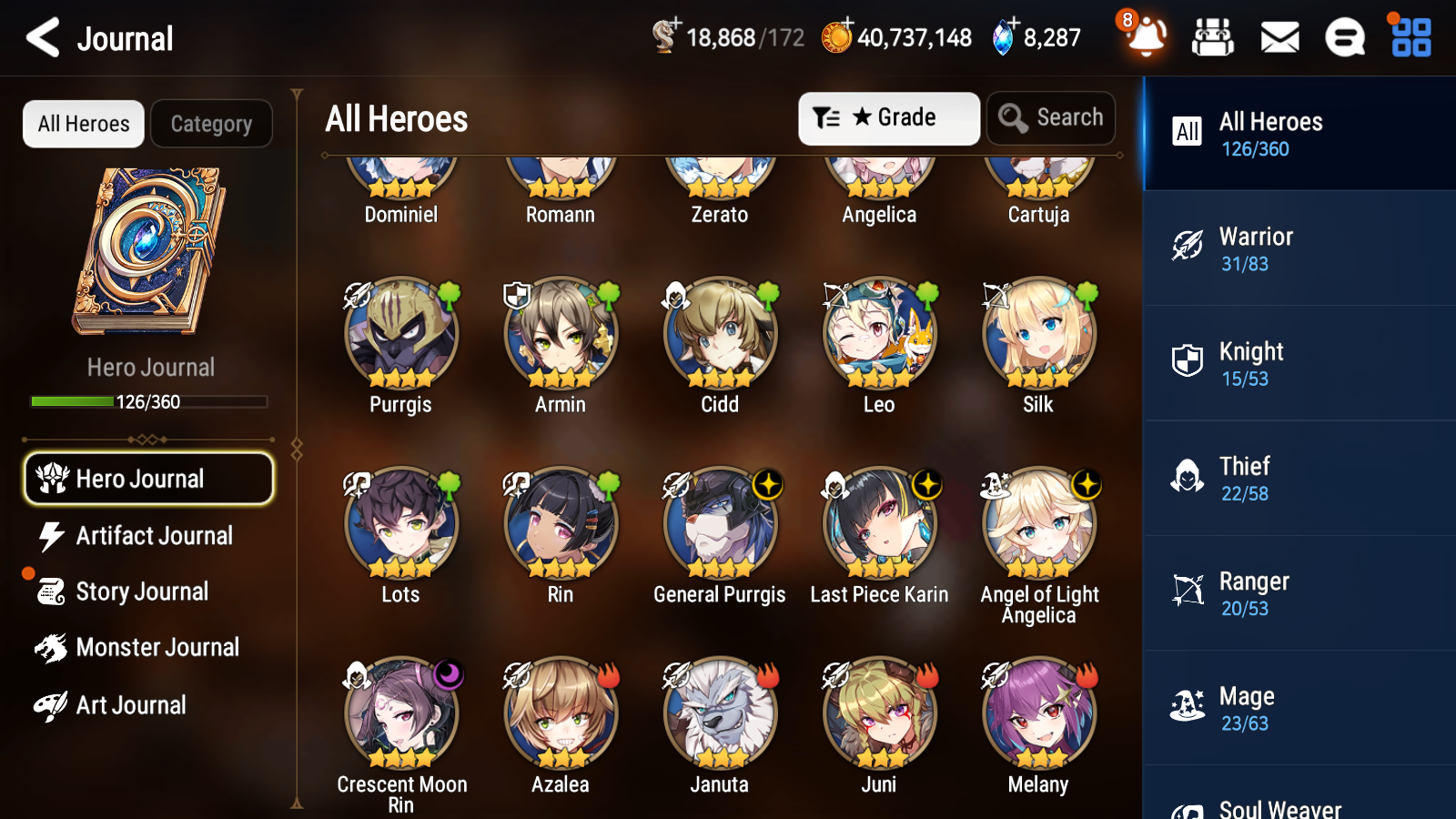This screenshot has height=819, width=1456.
Task: Open the hero Search
Action: [x=1051, y=118]
